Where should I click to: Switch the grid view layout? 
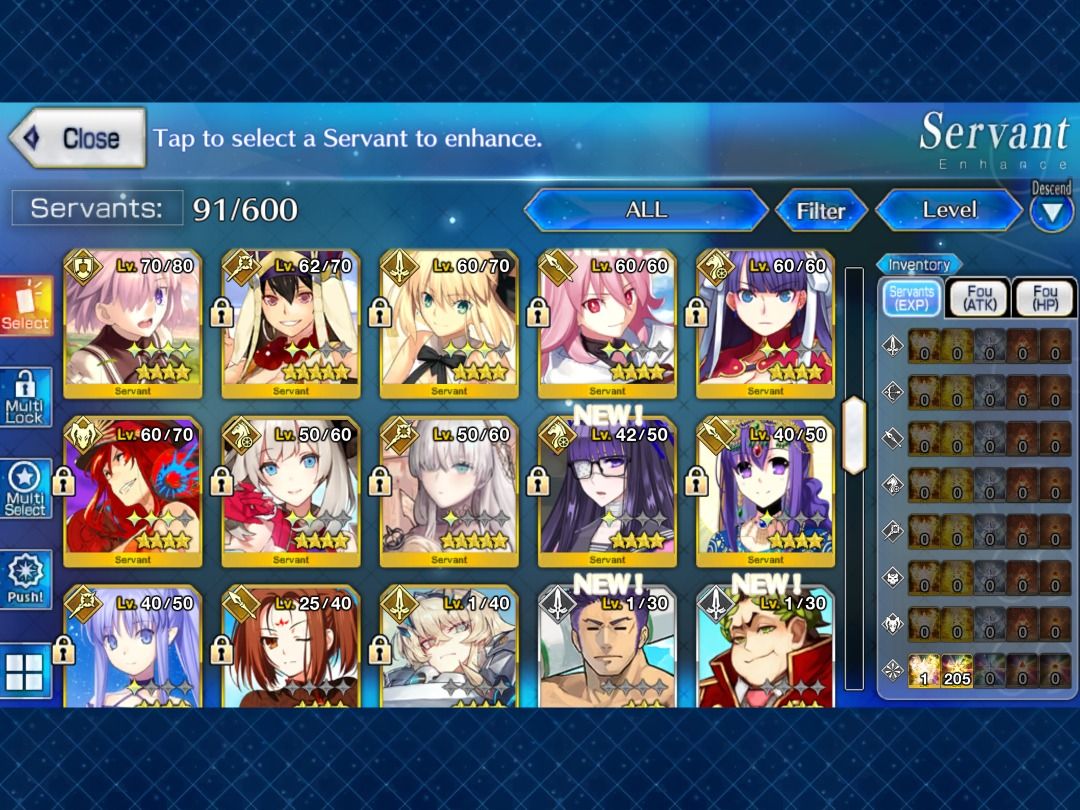(26, 671)
